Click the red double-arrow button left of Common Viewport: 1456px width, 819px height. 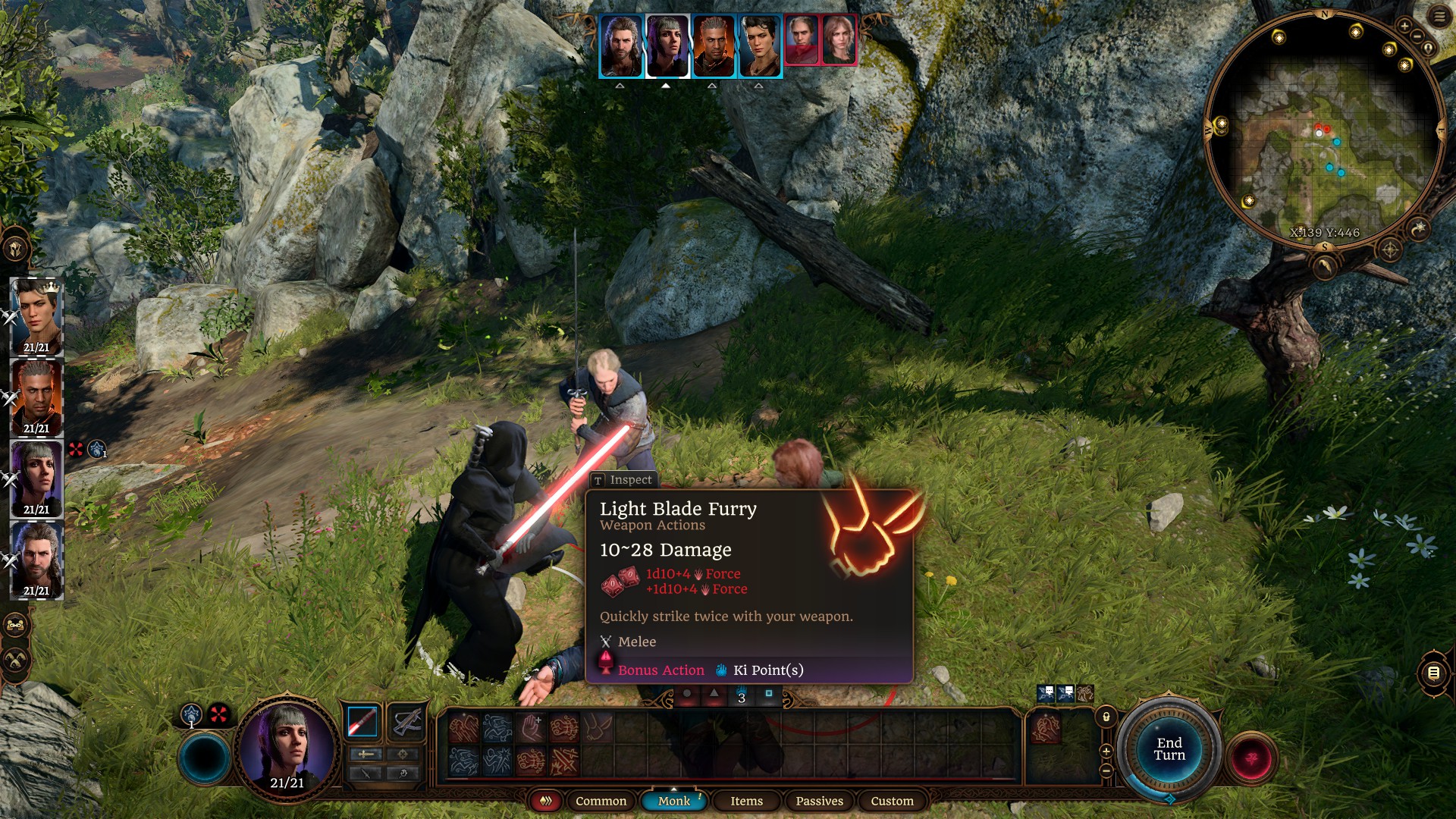tap(545, 801)
